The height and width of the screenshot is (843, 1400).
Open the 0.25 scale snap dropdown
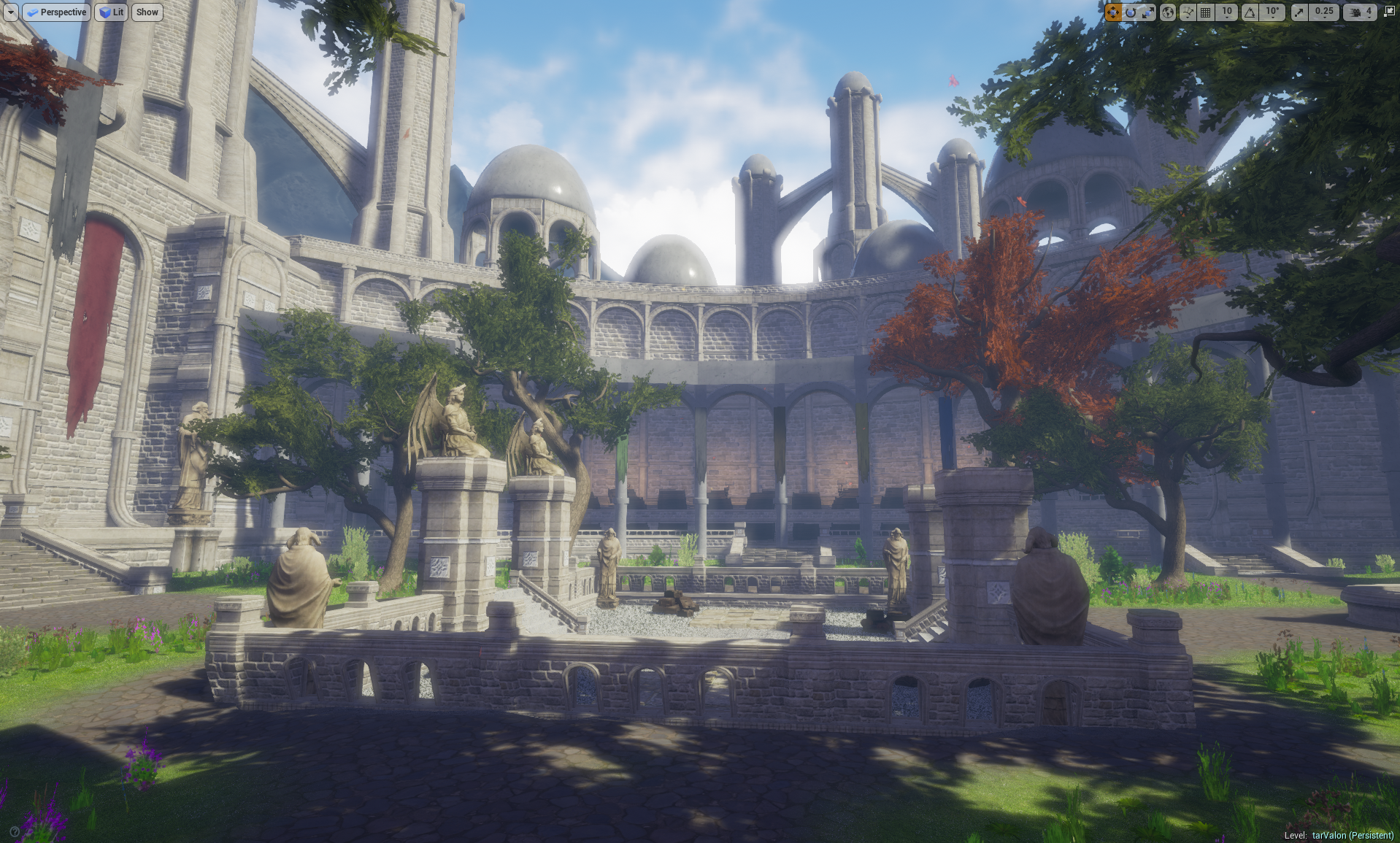point(1324,12)
